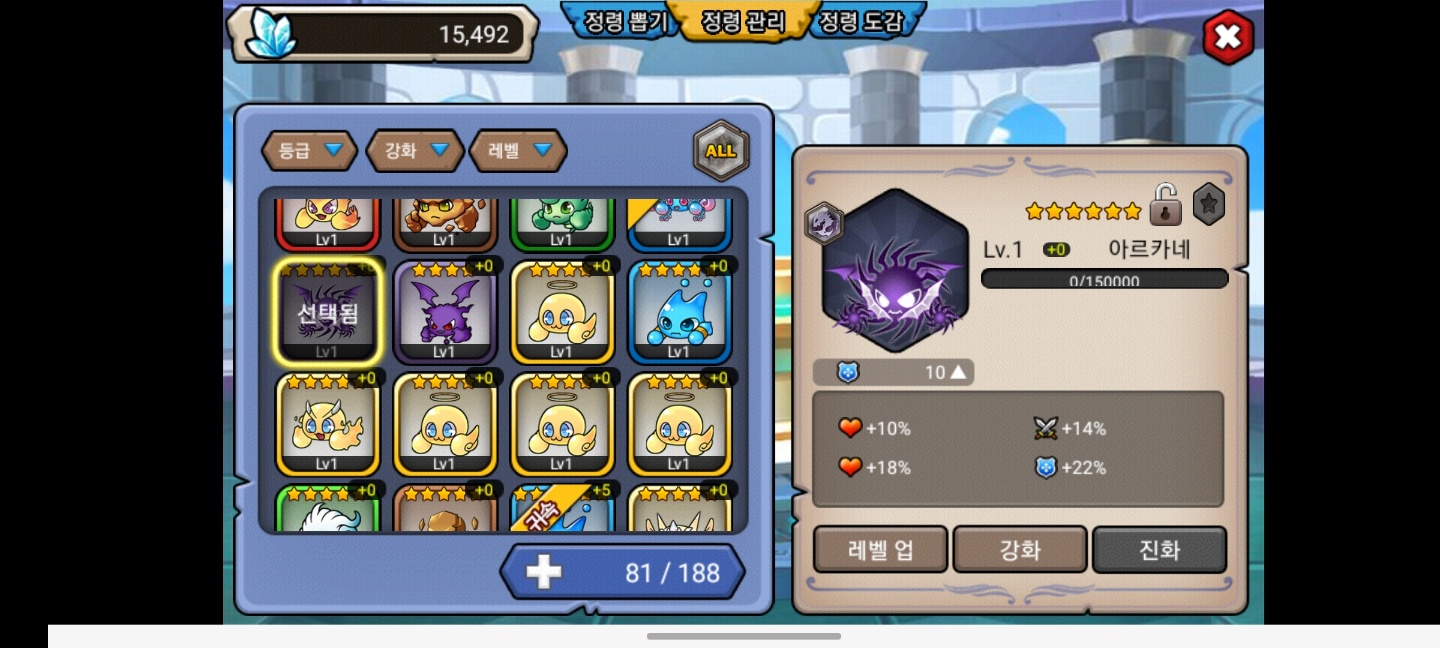Select the purple bat spirit tile
The image size is (1440, 648).
click(444, 313)
